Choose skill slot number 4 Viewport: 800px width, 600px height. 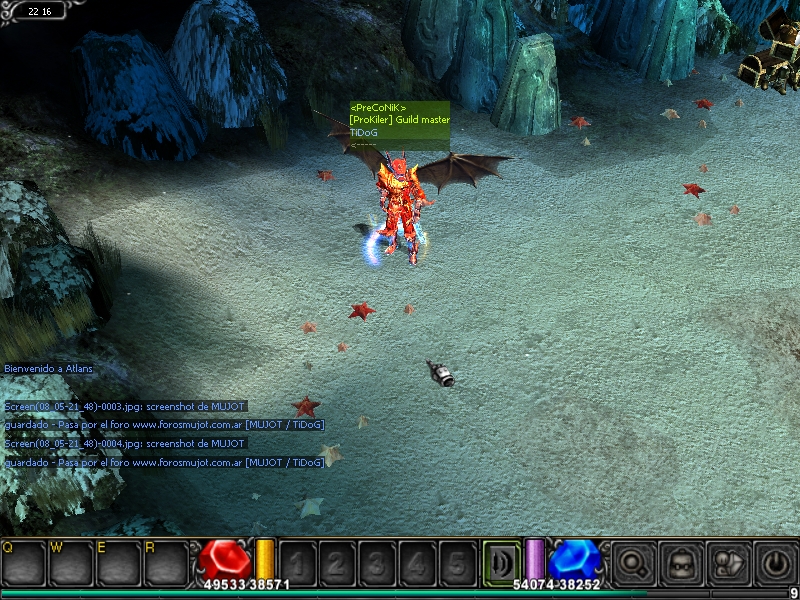pyautogui.click(x=417, y=563)
